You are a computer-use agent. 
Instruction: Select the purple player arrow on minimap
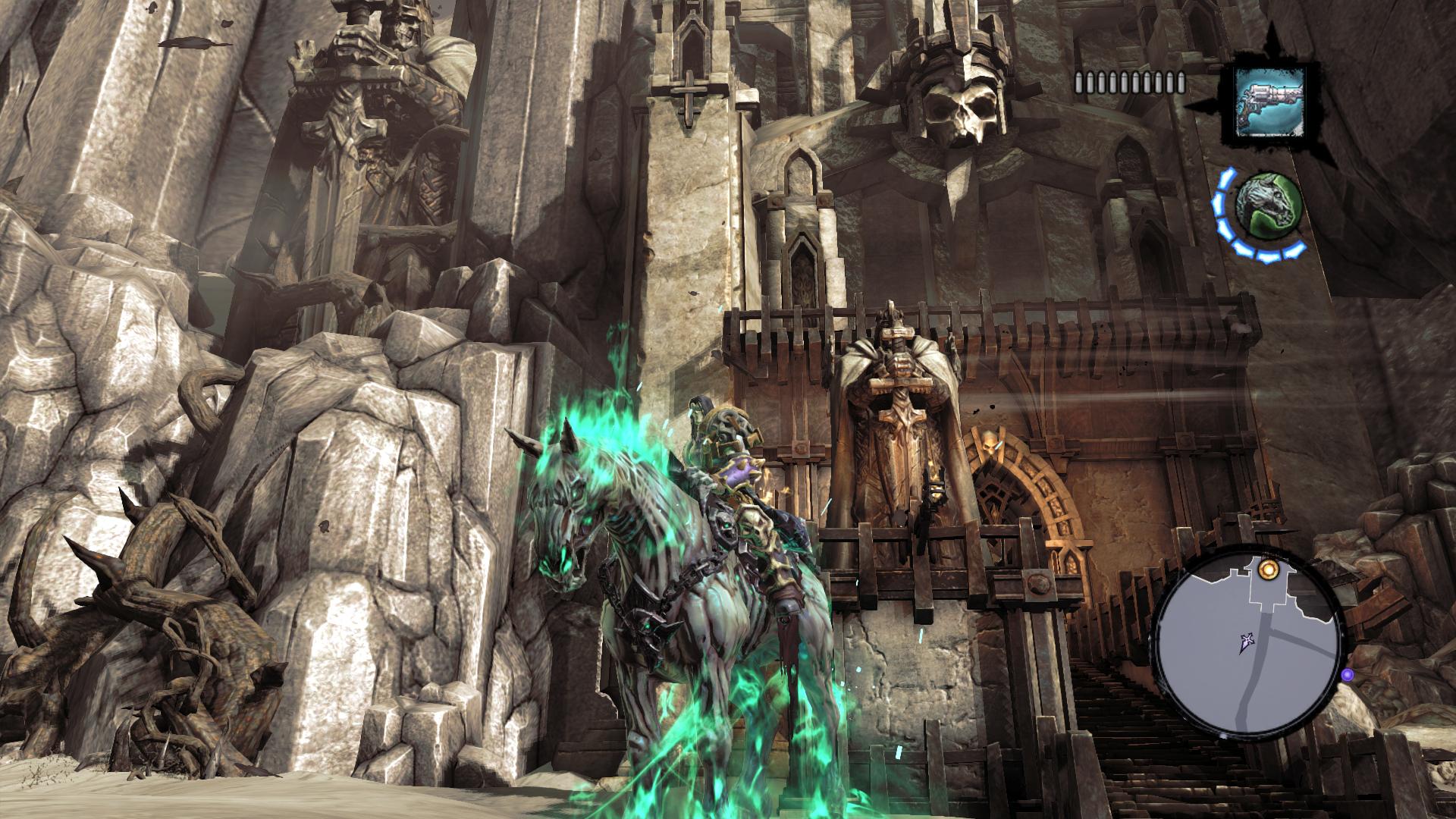tap(1247, 642)
